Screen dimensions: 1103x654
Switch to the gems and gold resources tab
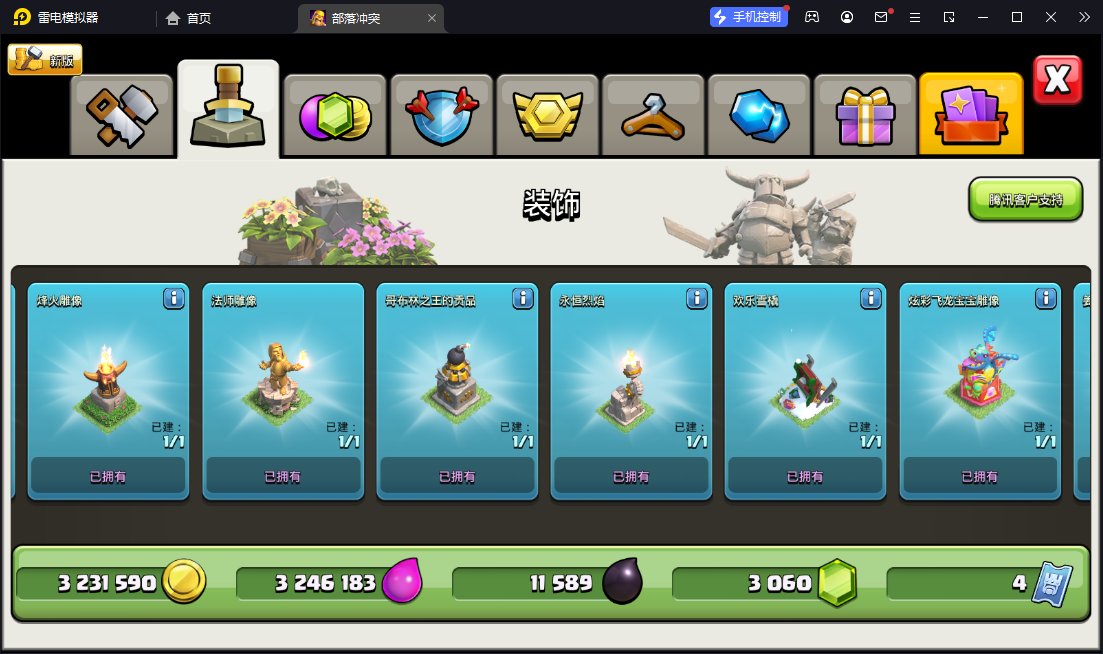pyautogui.click(x=335, y=115)
